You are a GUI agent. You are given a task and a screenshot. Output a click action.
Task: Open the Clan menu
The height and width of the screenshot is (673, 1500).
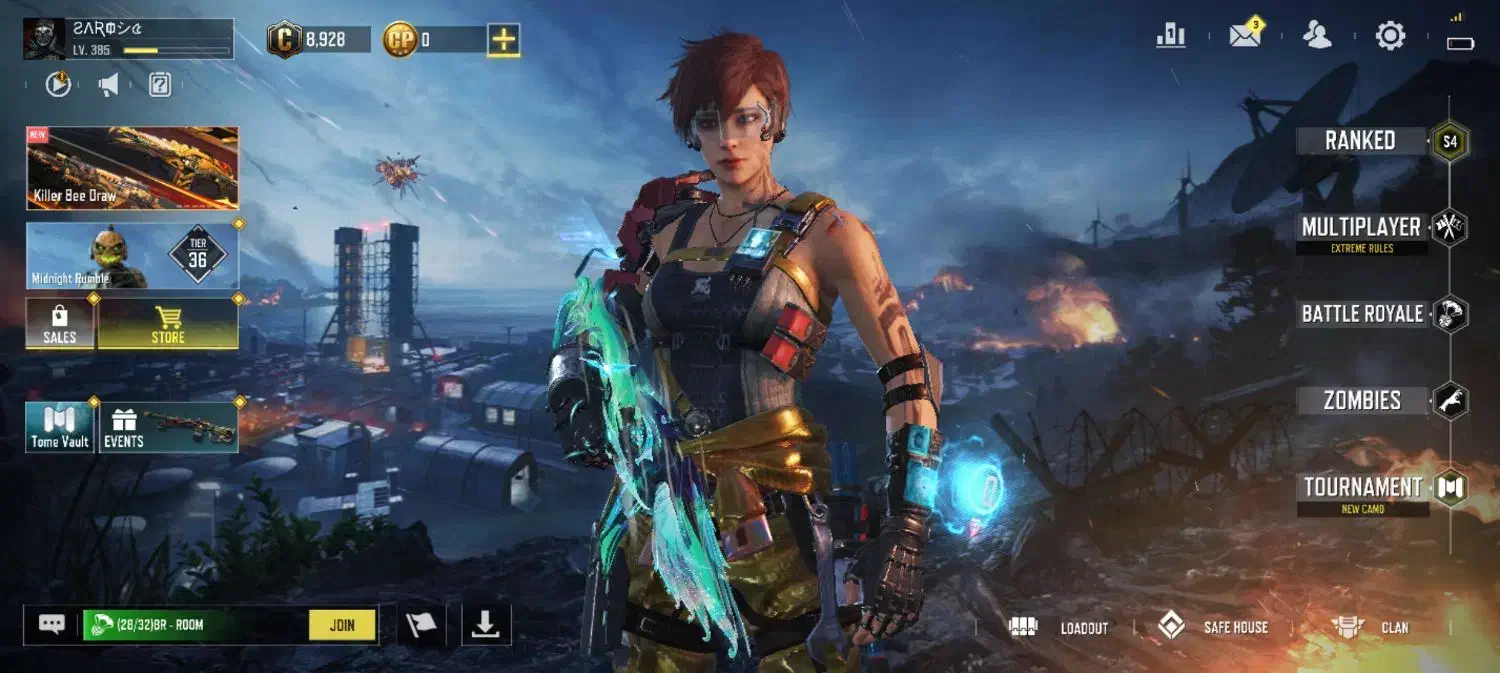pyautogui.click(x=1368, y=627)
